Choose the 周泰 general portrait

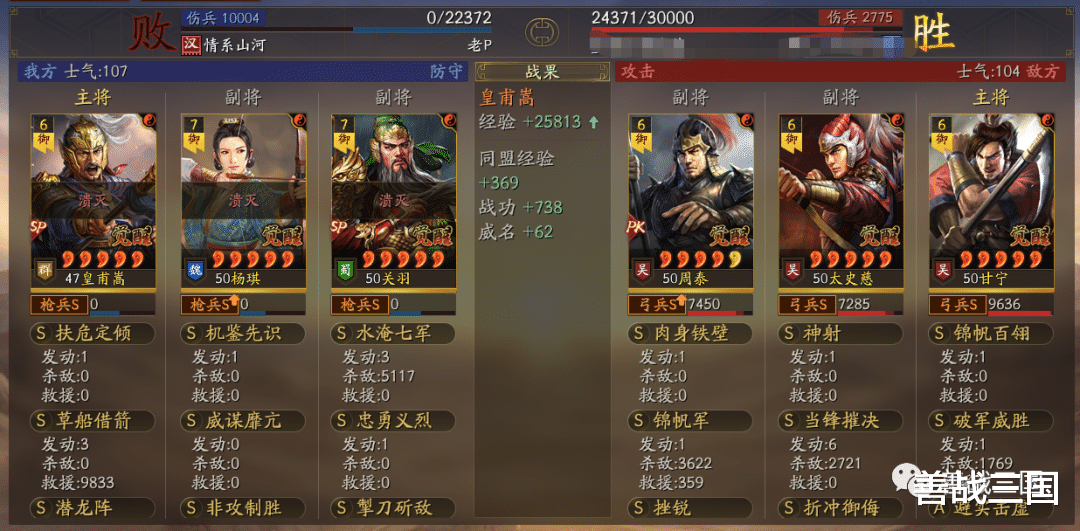click(x=690, y=200)
